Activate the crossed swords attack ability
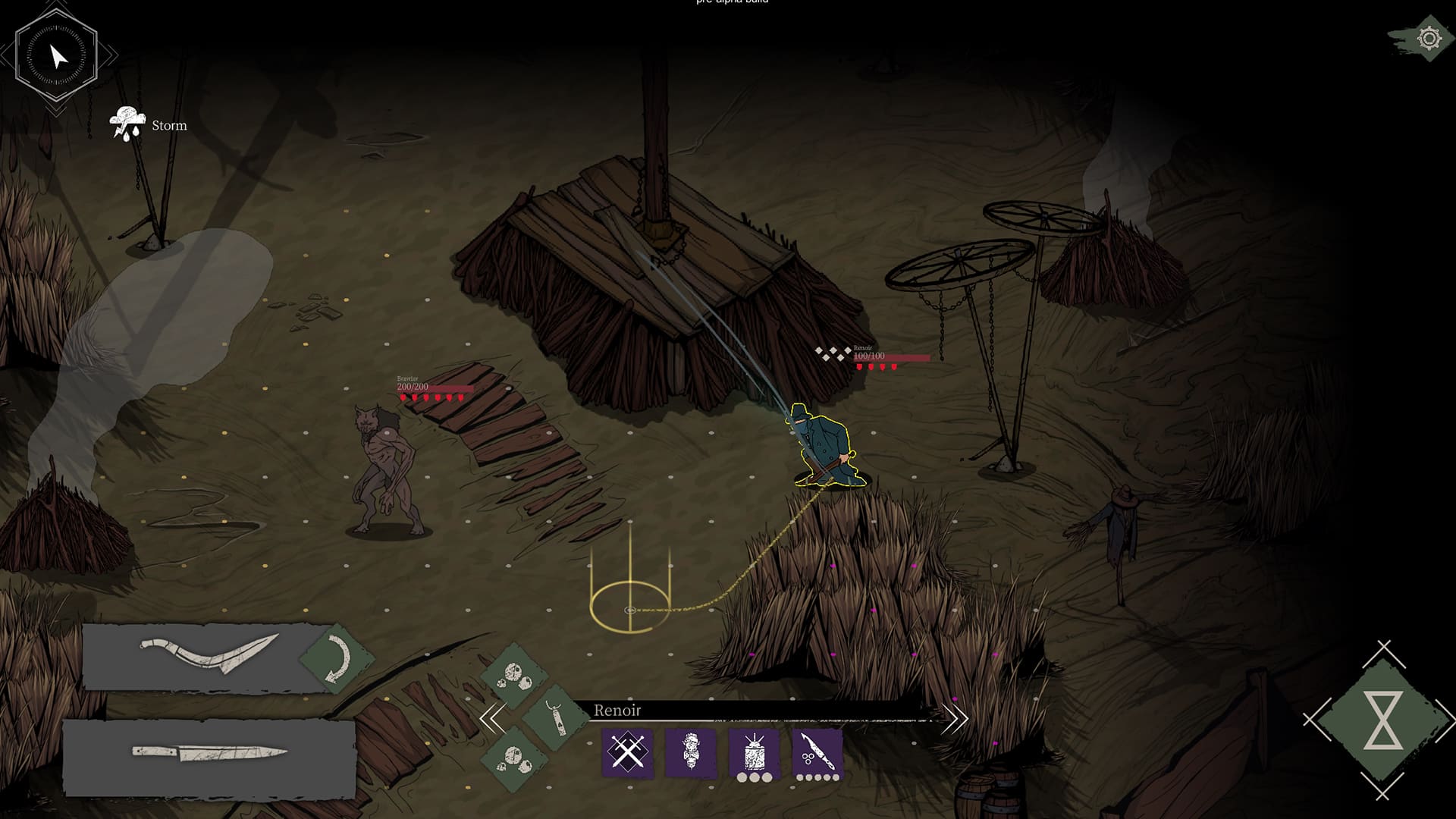 [x=626, y=752]
